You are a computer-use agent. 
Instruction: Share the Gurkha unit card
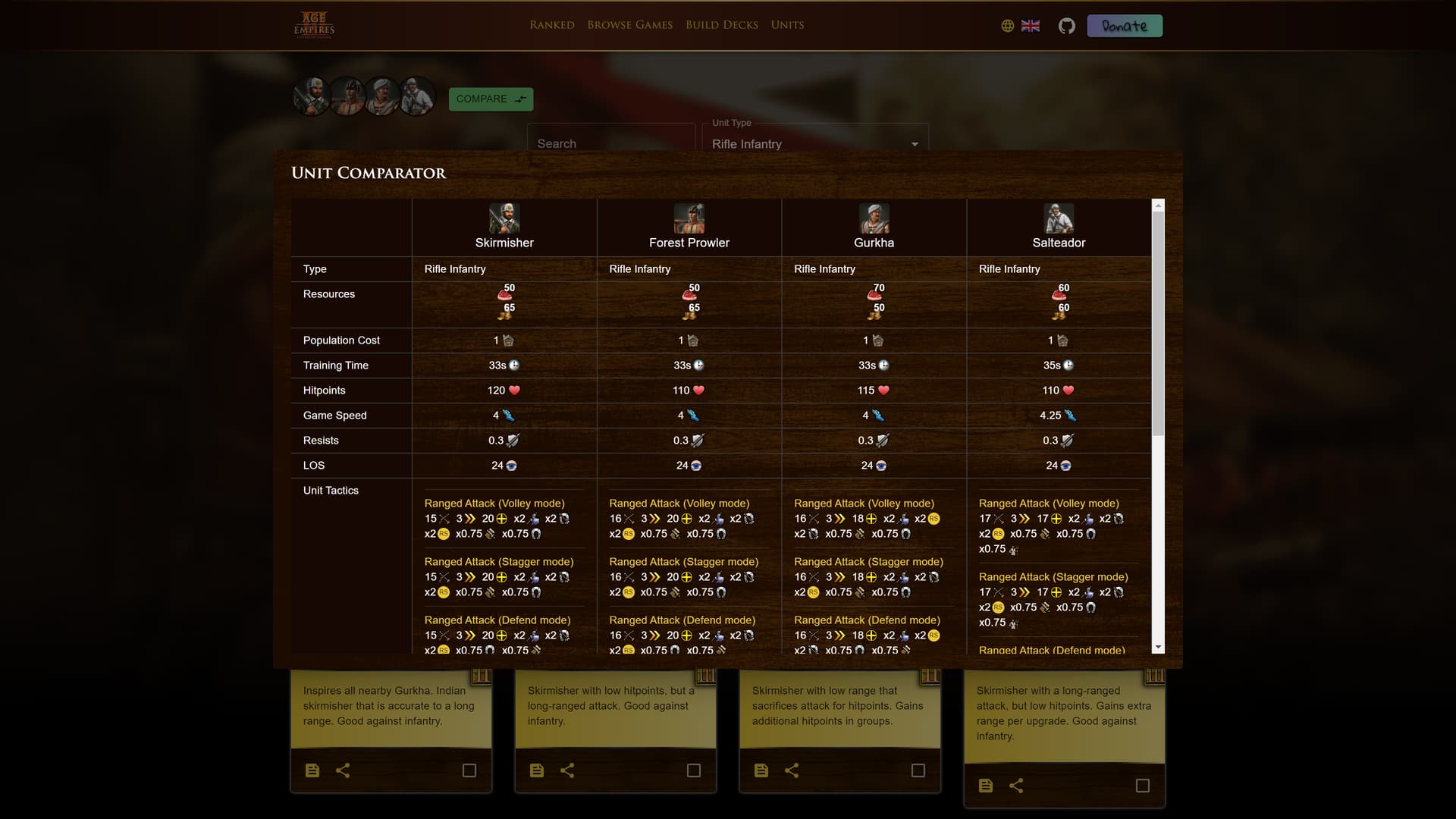tap(792, 770)
